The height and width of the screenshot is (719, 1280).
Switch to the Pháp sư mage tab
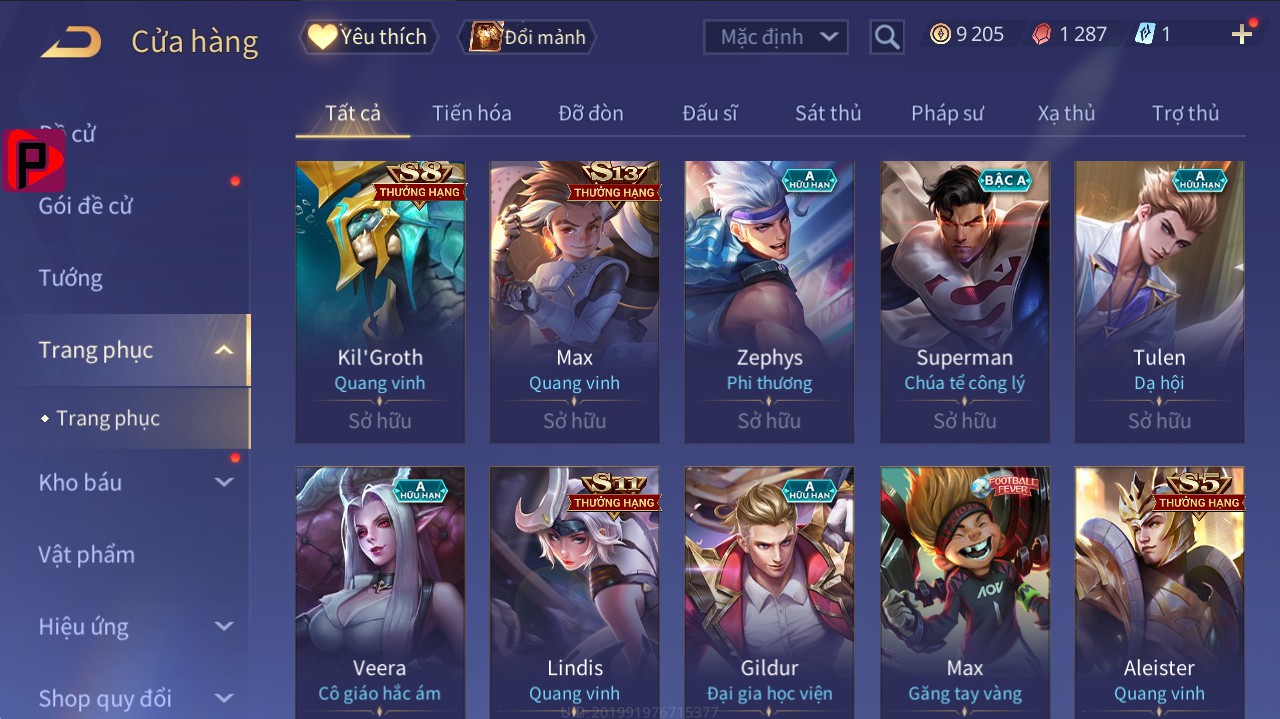point(947,113)
